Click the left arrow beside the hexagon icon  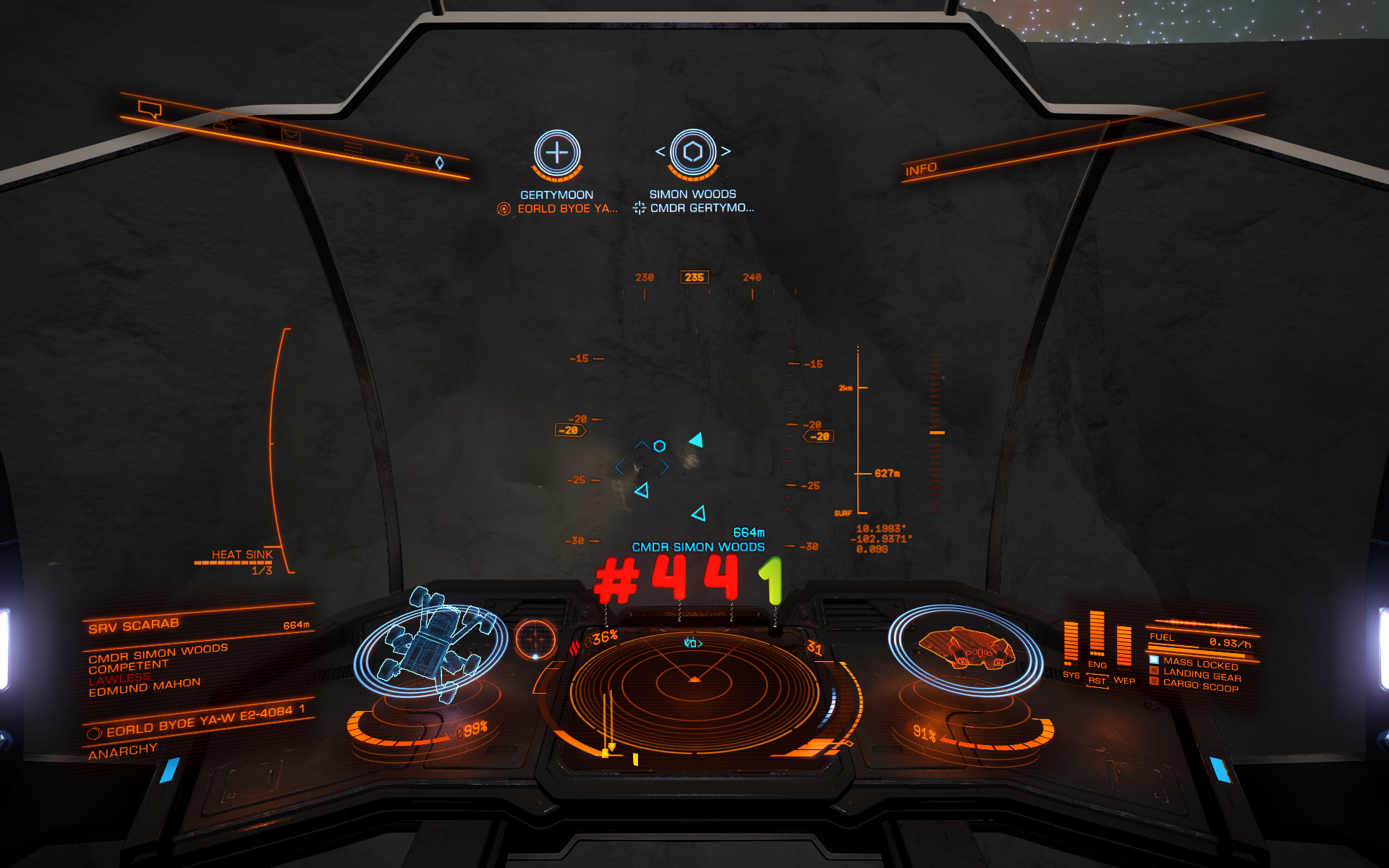660,151
